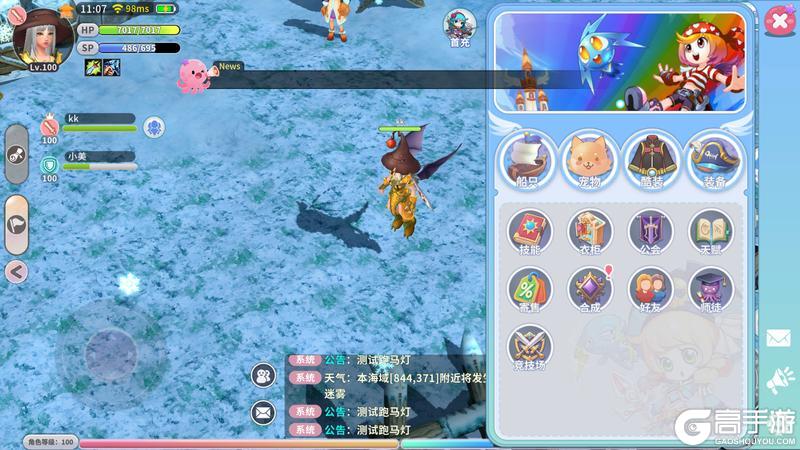Open the 寄售 (Consignment) shop icon
Viewport: 800px width, 450px height.
(530, 291)
